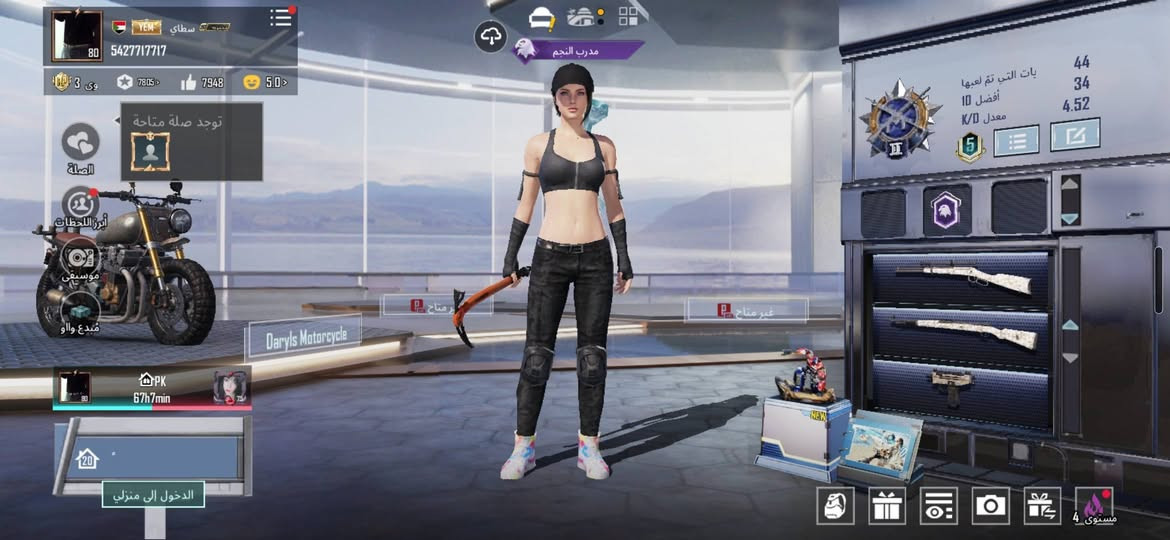This screenshot has height=540, width=1170.
Task: Open the smiley rating score 5.0
Action: 265,82
